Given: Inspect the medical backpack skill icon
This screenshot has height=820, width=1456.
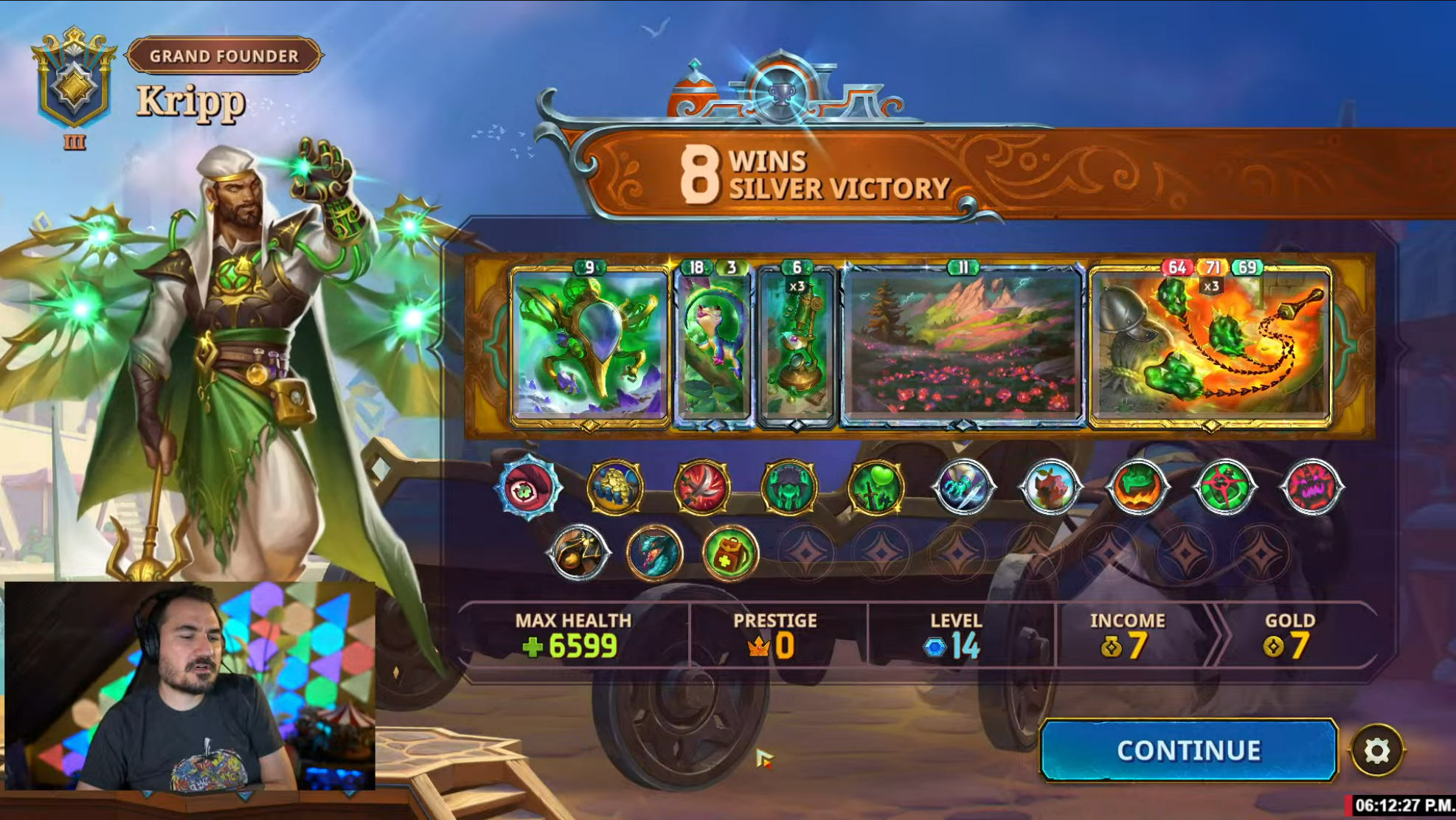Looking at the screenshot, I should (730, 553).
